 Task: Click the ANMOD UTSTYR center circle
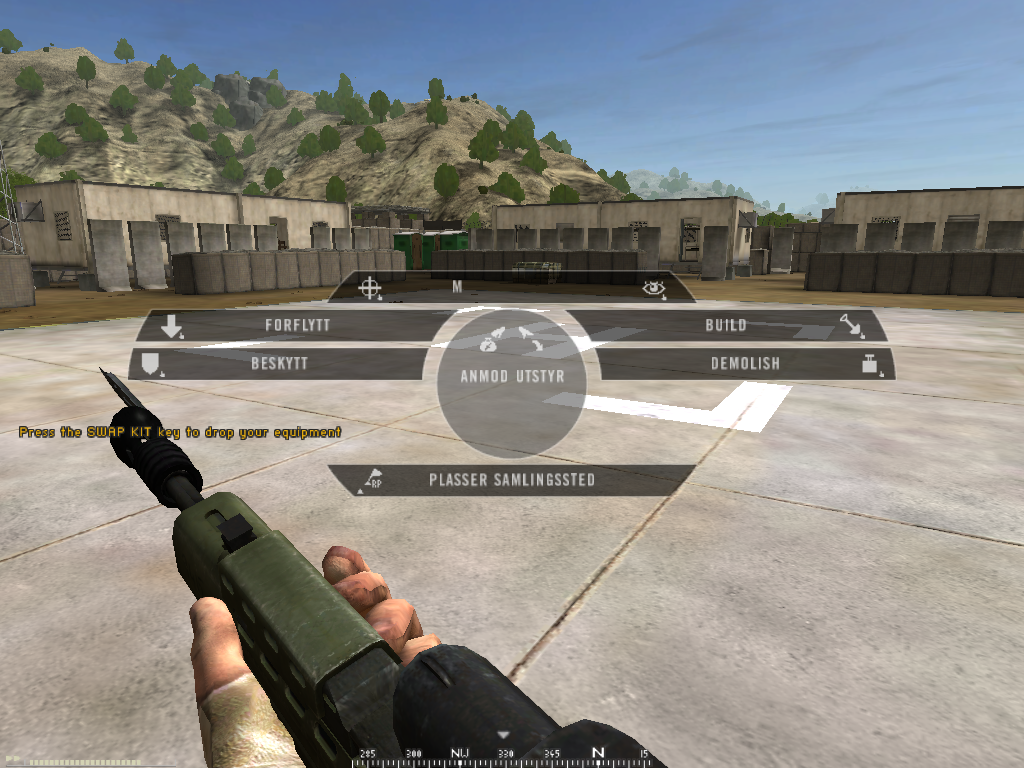(x=511, y=377)
